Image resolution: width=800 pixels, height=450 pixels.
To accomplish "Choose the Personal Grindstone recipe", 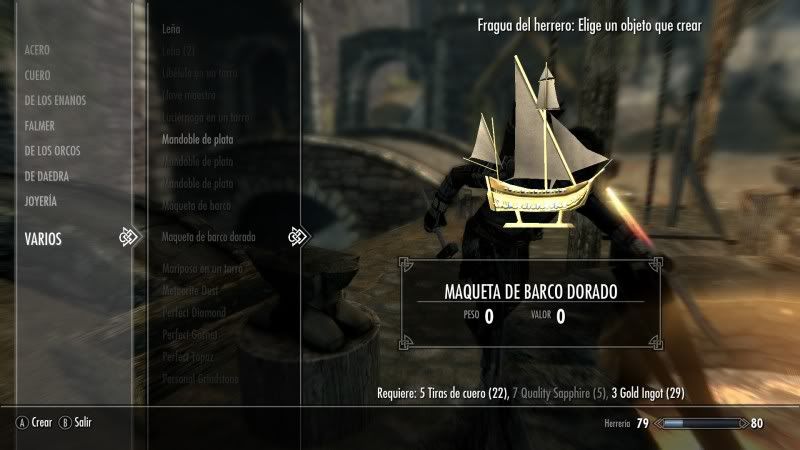I will click(x=200, y=377).
